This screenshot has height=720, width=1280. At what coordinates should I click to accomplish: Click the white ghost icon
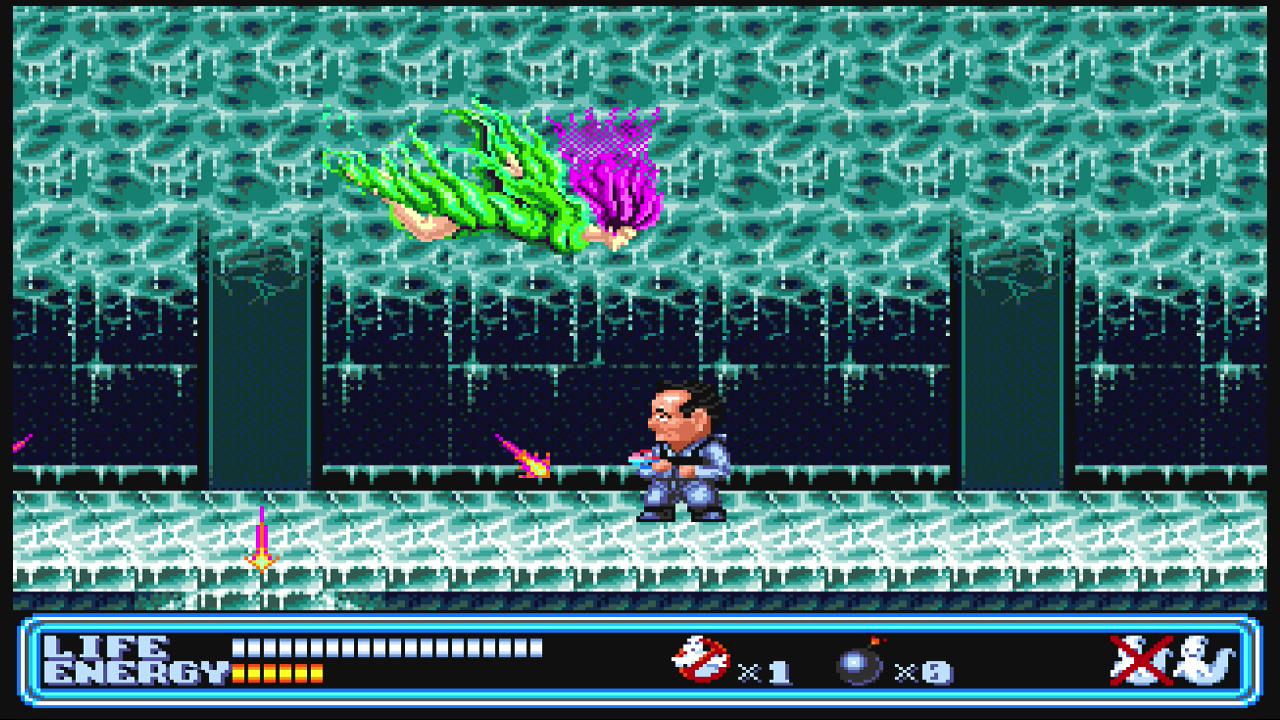(1205, 661)
